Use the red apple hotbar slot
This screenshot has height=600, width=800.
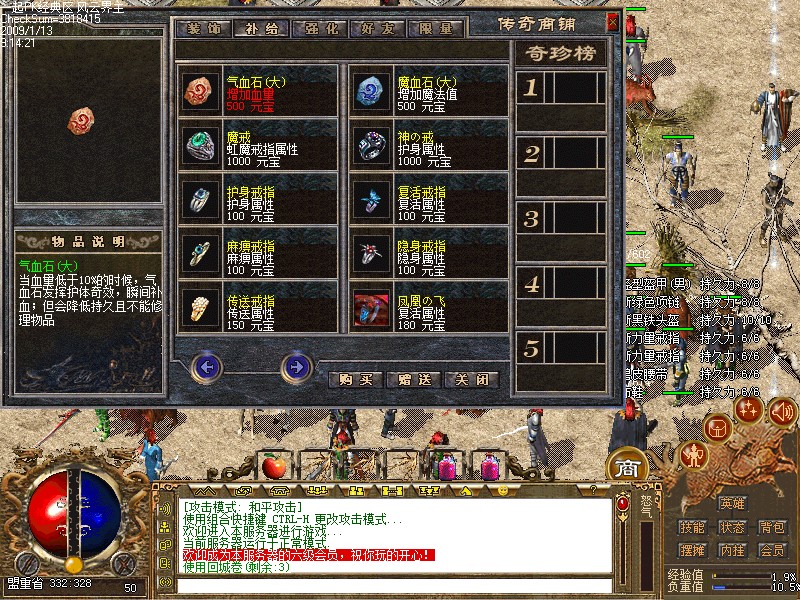click(x=272, y=466)
